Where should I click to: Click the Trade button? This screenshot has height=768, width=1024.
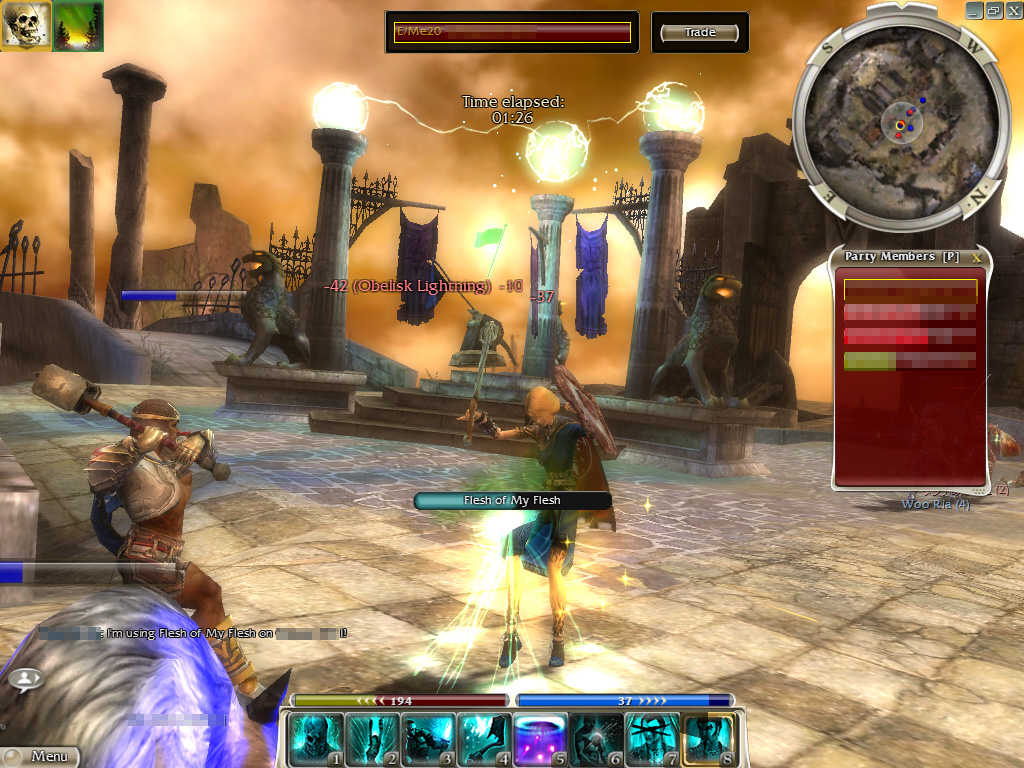(700, 33)
